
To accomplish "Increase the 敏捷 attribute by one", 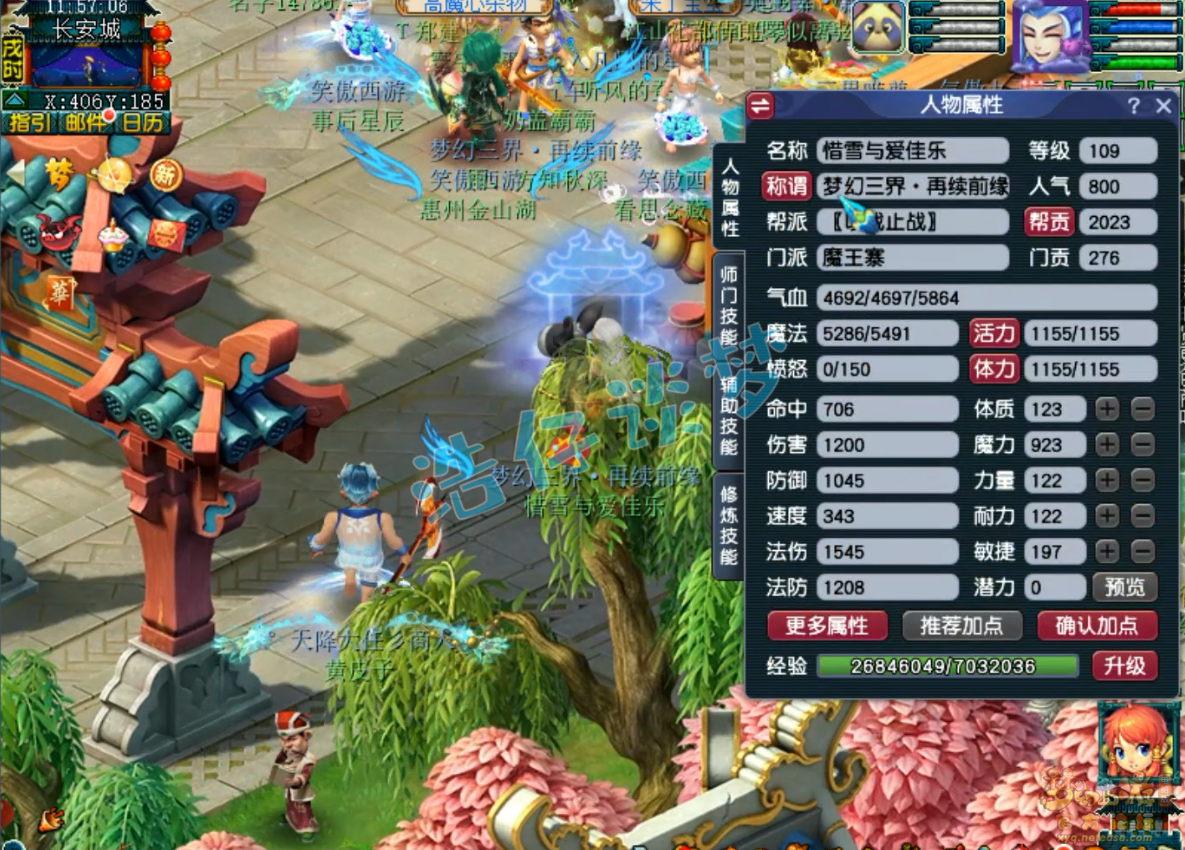I will click(1107, 552).
